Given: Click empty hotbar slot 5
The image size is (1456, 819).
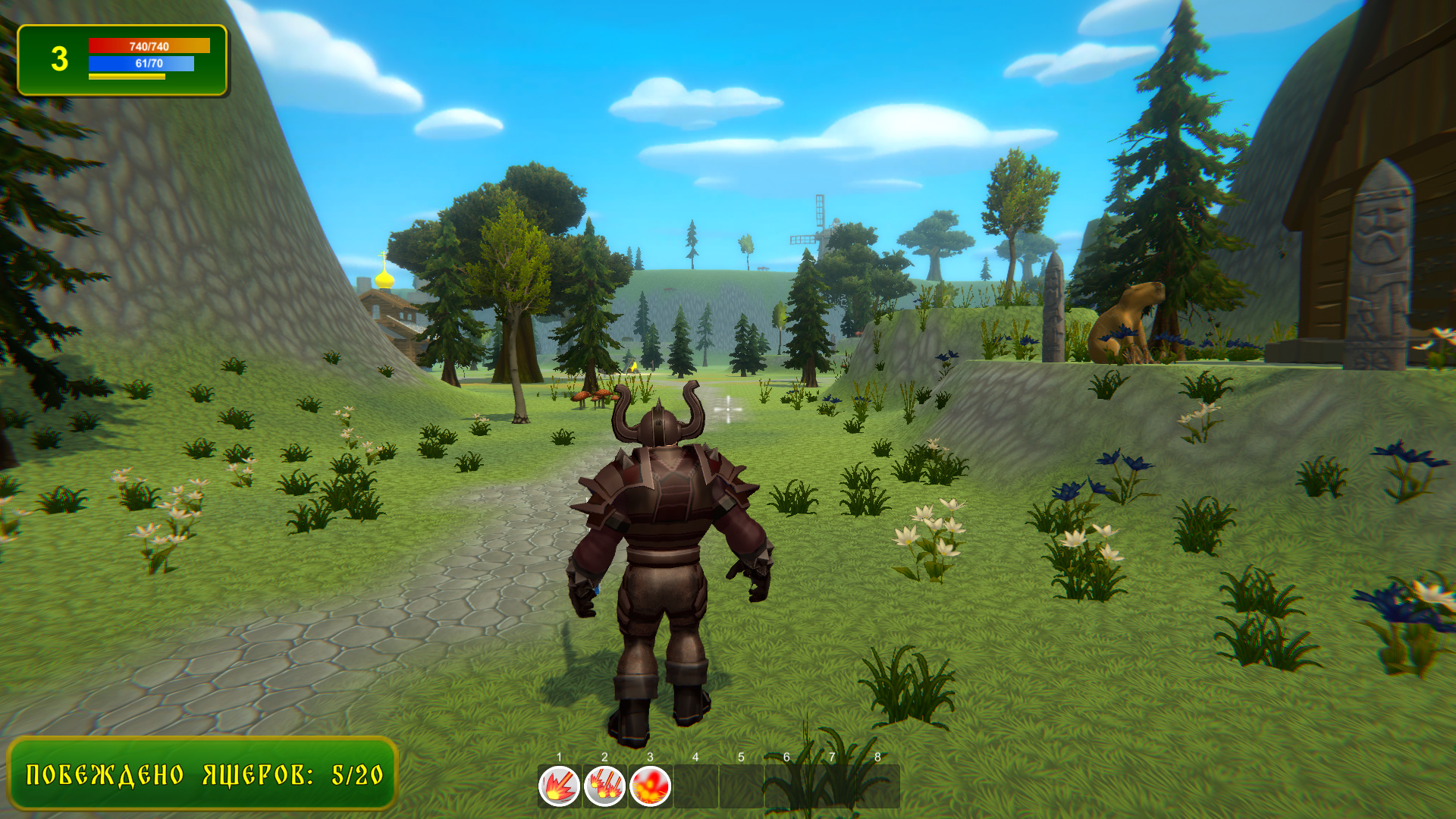Looking at the screenshot, I should 742,785.
